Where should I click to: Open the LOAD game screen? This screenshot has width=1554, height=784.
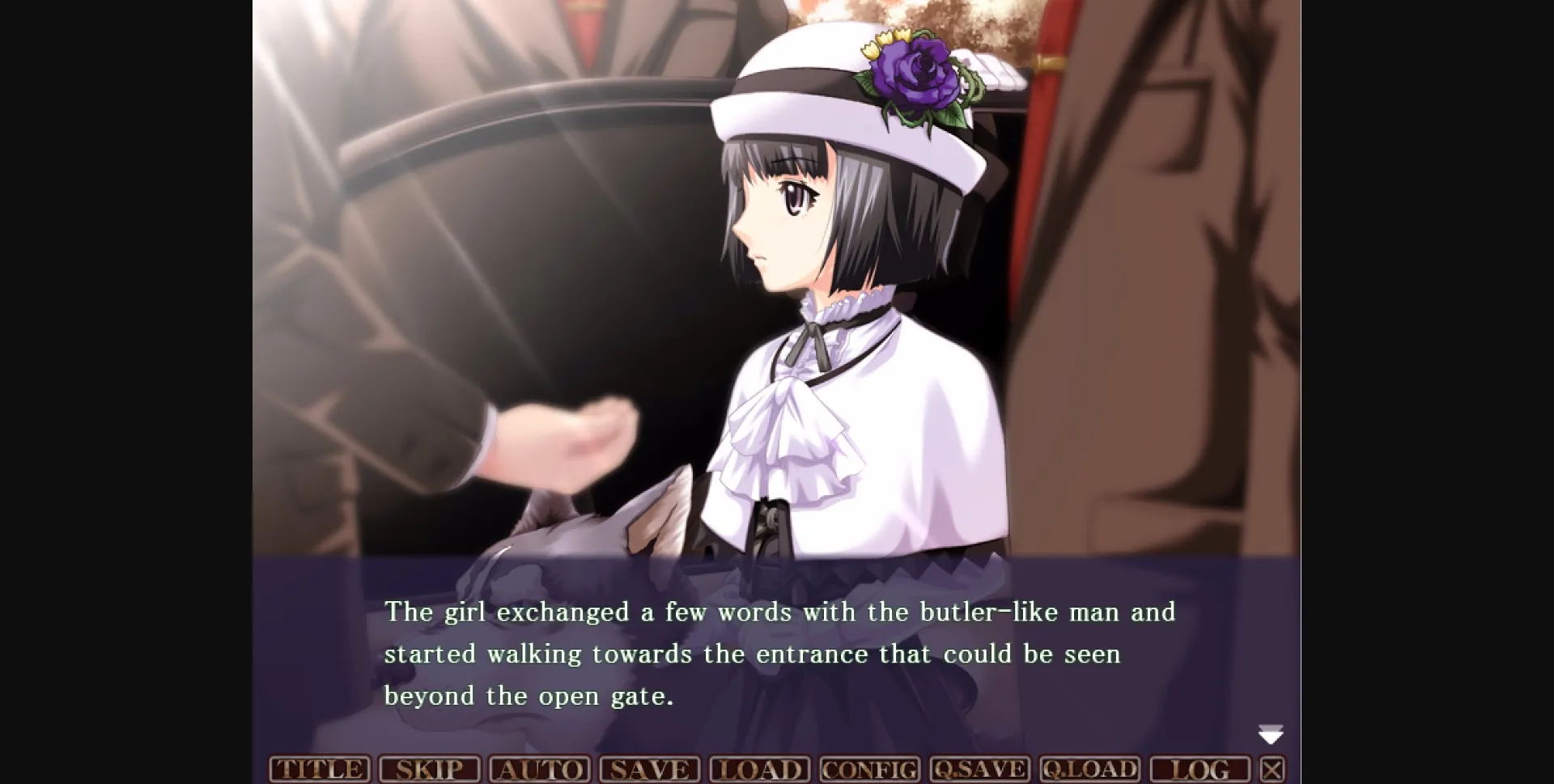point(759,769)
